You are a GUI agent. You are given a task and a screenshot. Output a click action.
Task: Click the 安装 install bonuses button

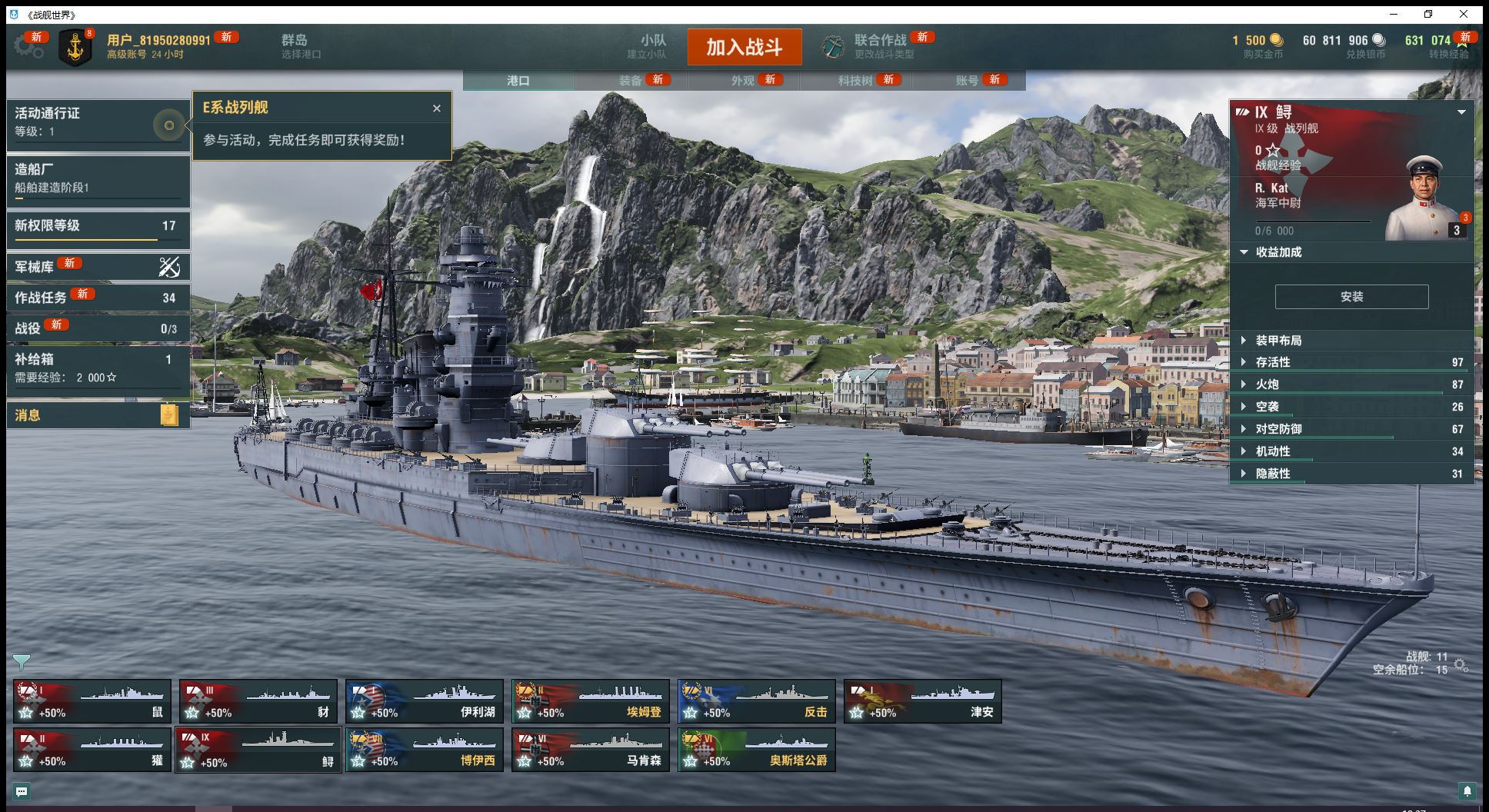[x=1351, y=297]
